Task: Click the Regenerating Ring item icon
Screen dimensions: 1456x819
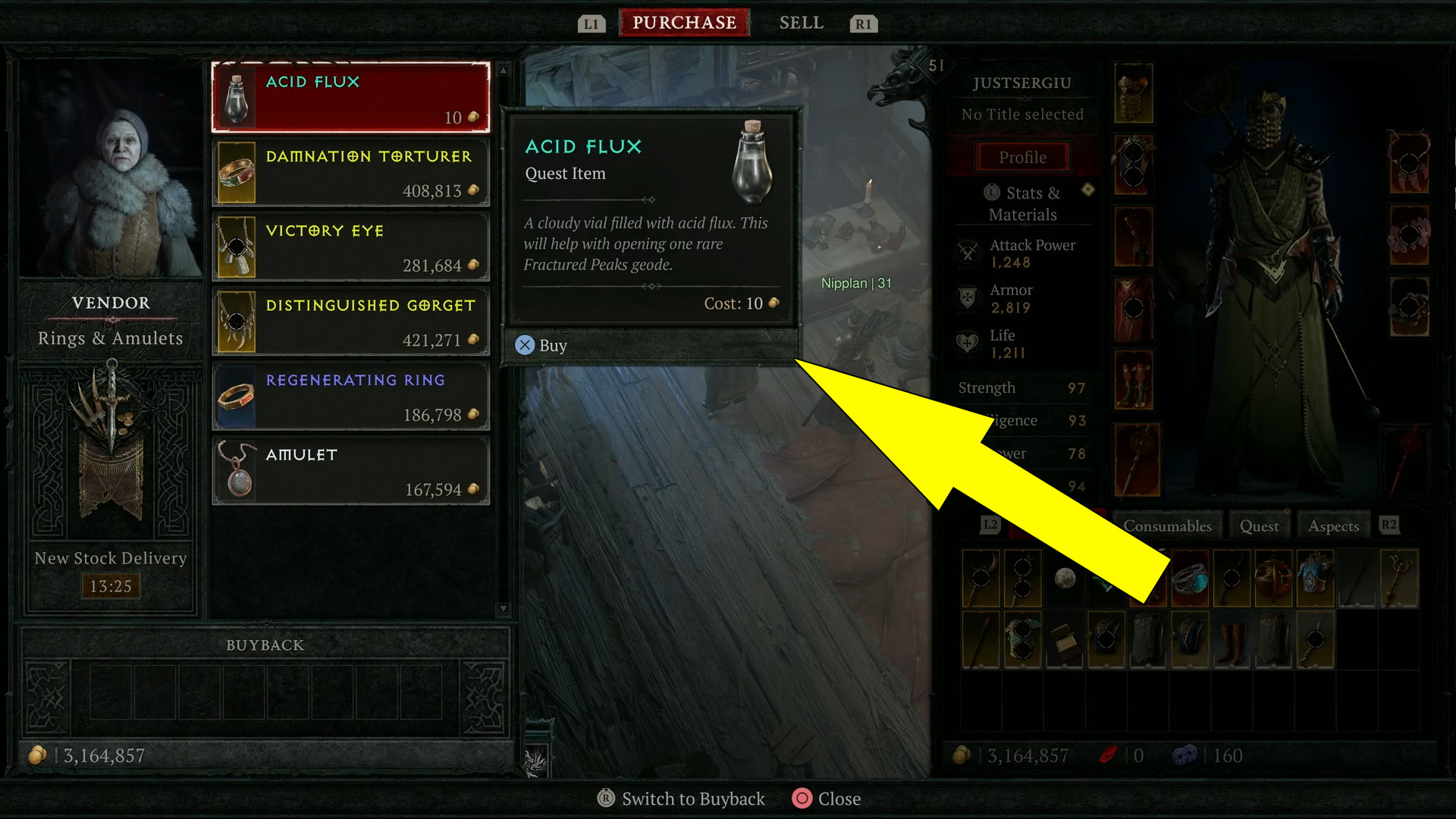Action: [236, 396]
